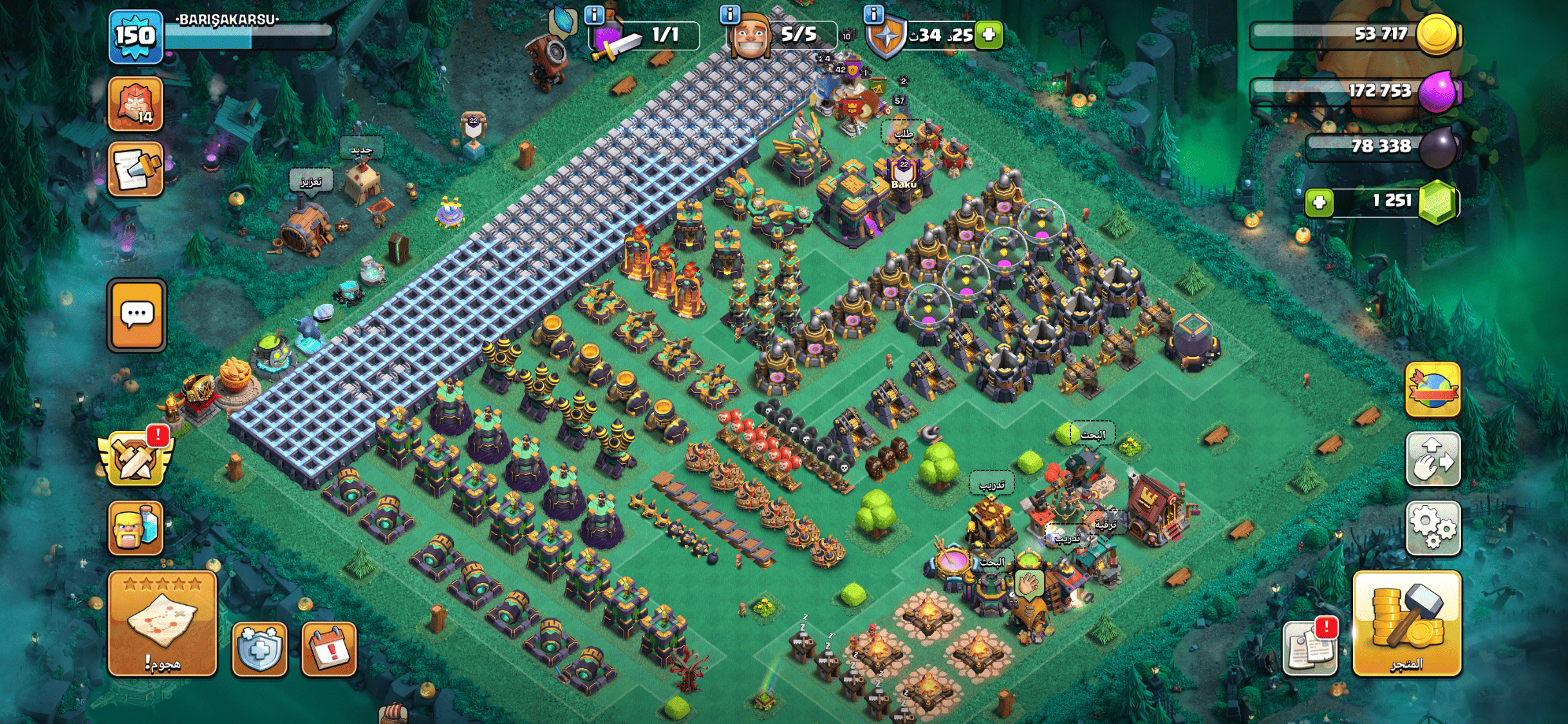Open the gold resource bar
1568x724 pixels.
(x=1354, y=35)
